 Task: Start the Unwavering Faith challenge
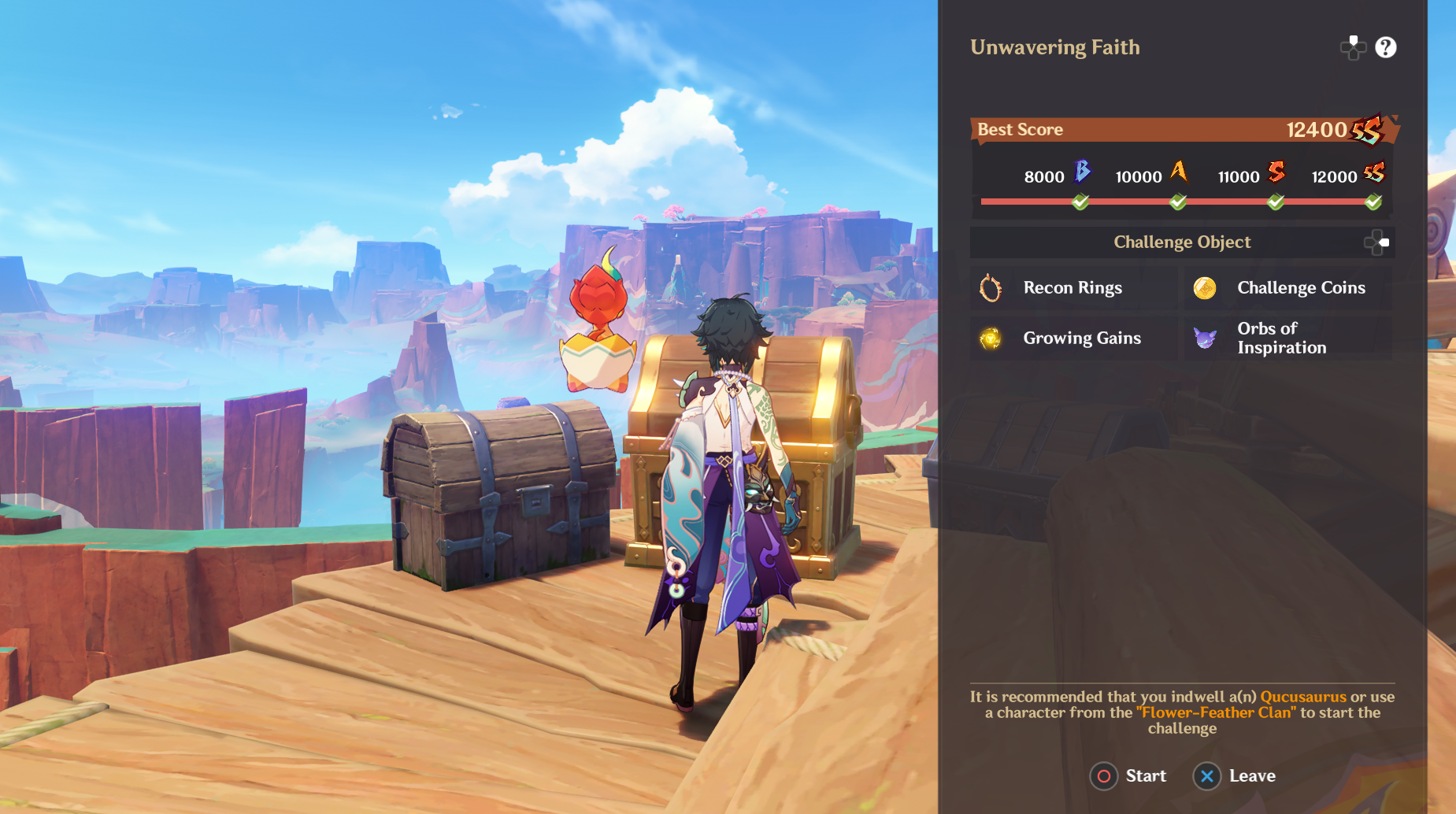point(1128,776)
